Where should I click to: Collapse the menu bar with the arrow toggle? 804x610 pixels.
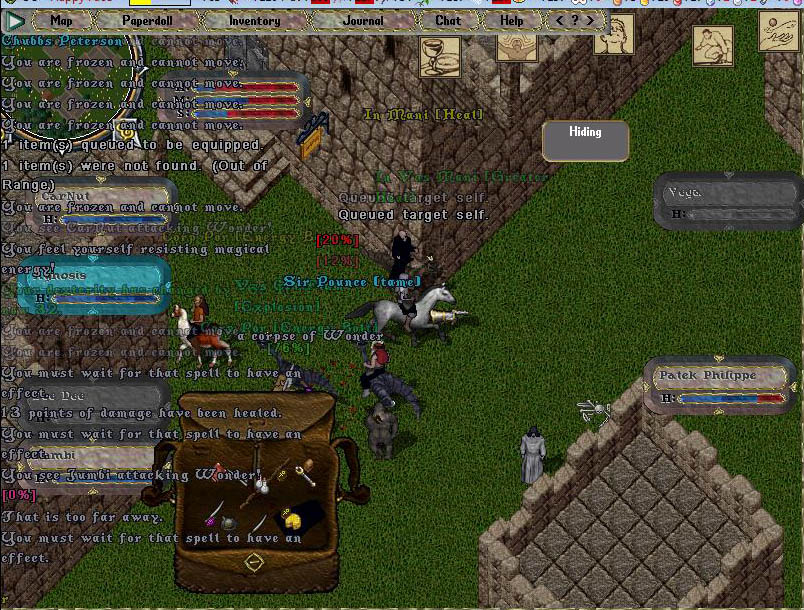click(16, 20)
